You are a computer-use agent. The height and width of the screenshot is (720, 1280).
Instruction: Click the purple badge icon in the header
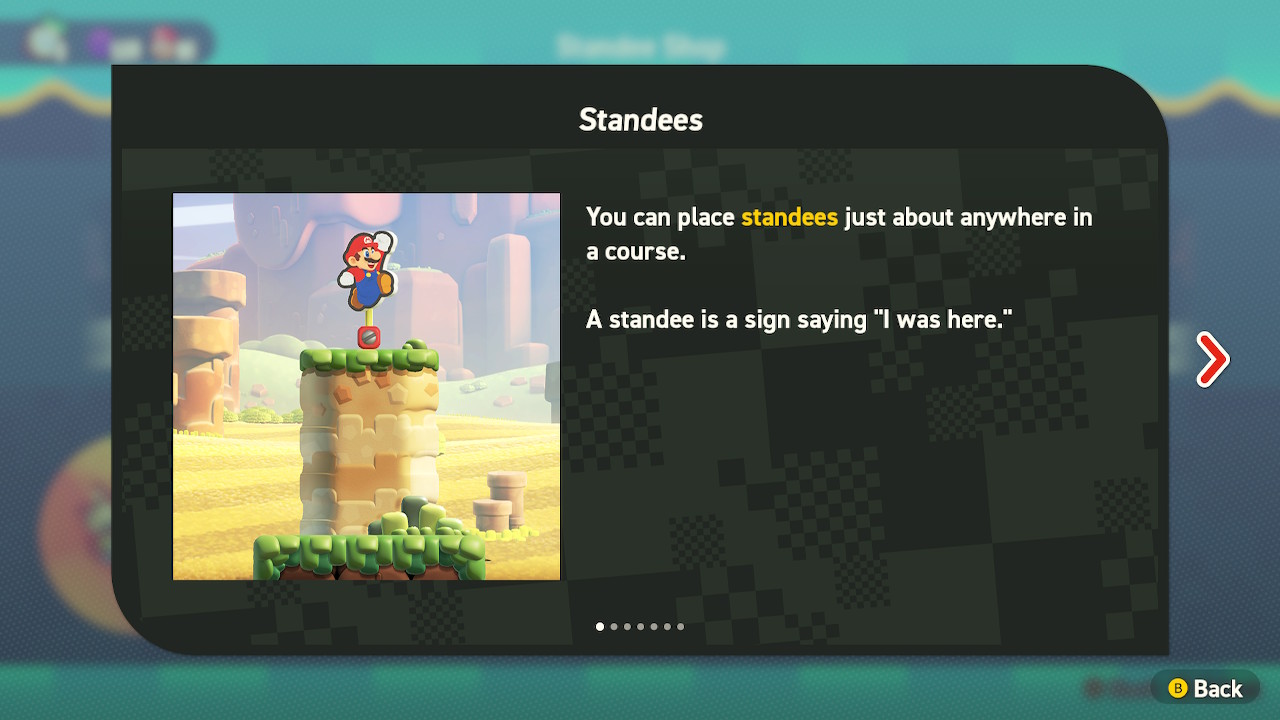click(x=99, y=40)
